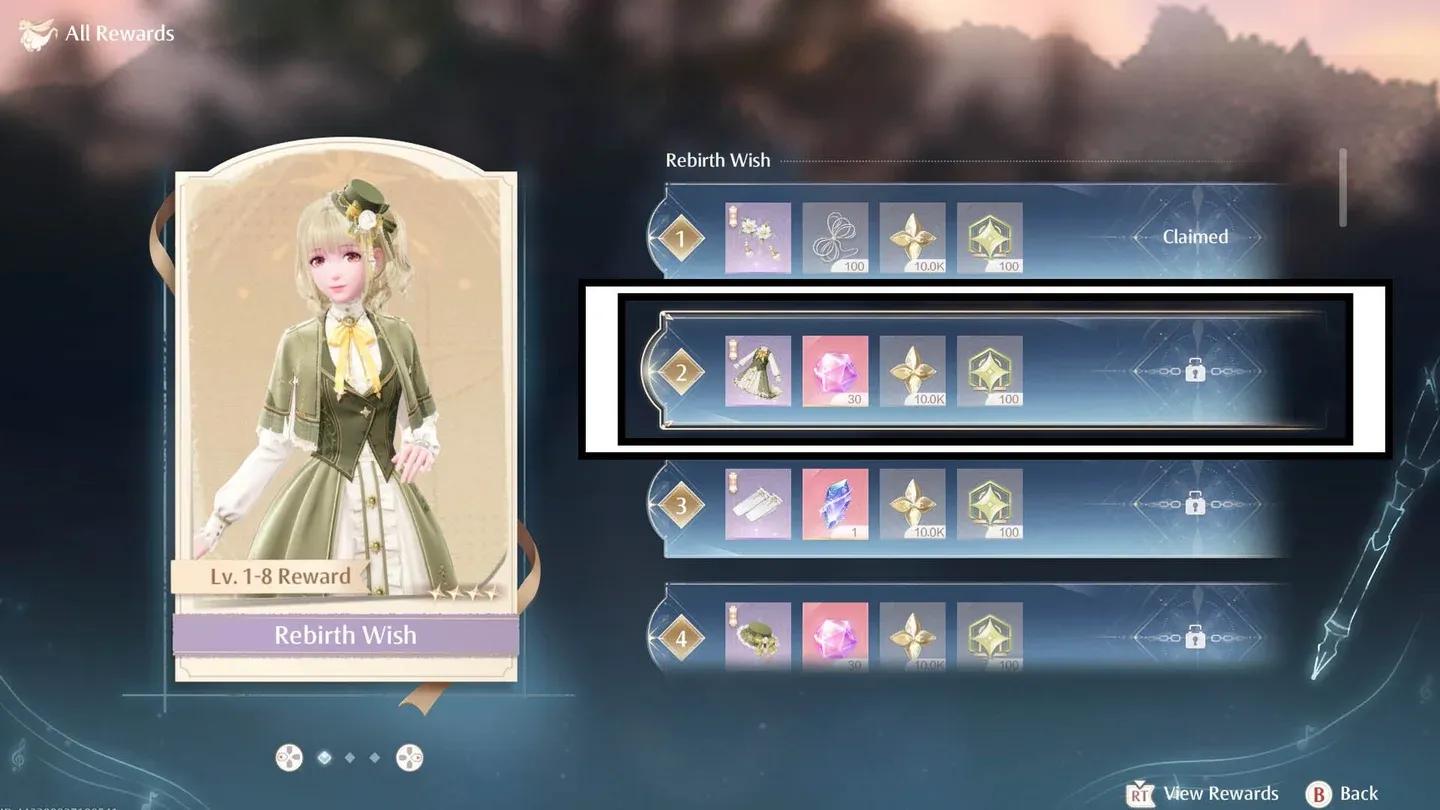Click the 100 Diamond reward in tier 3
The image size is (1440, 810).
point(989,504)
